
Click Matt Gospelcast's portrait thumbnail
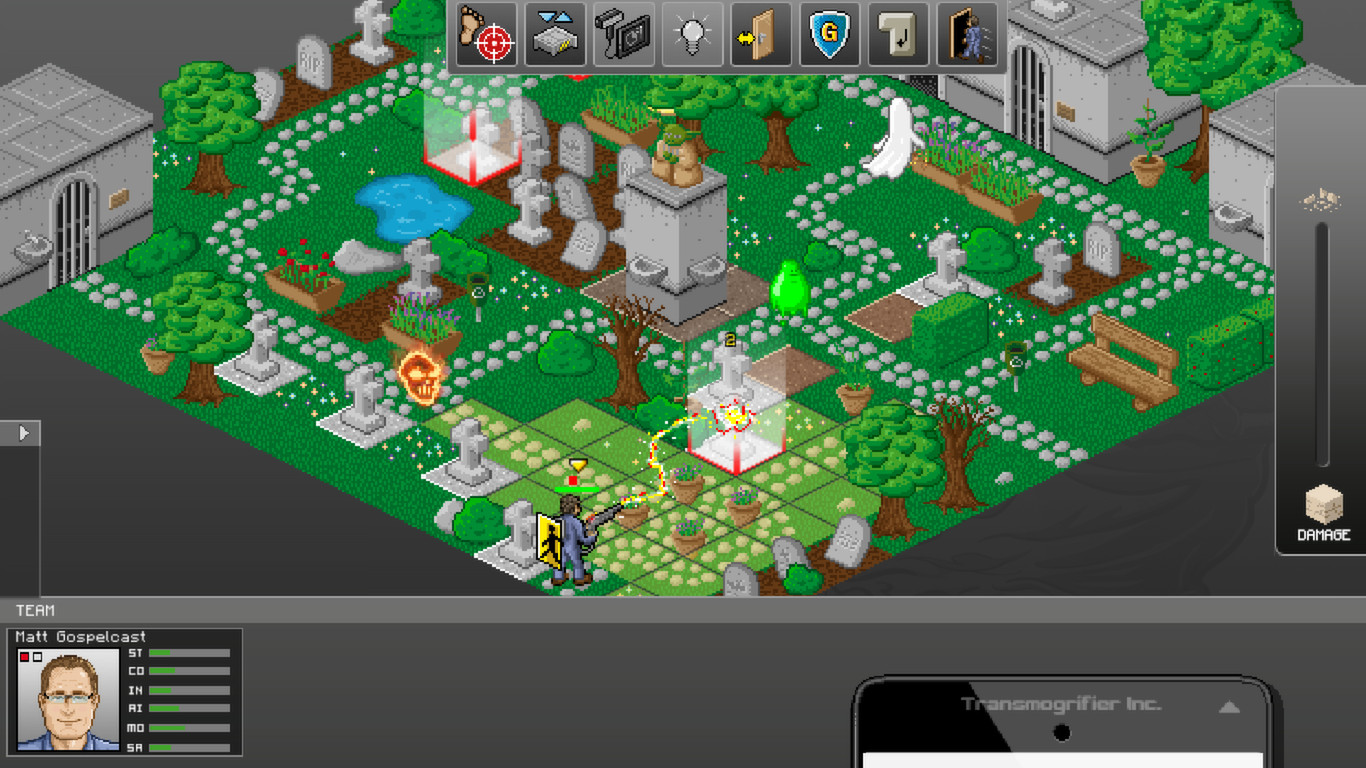tap(68, 700)
